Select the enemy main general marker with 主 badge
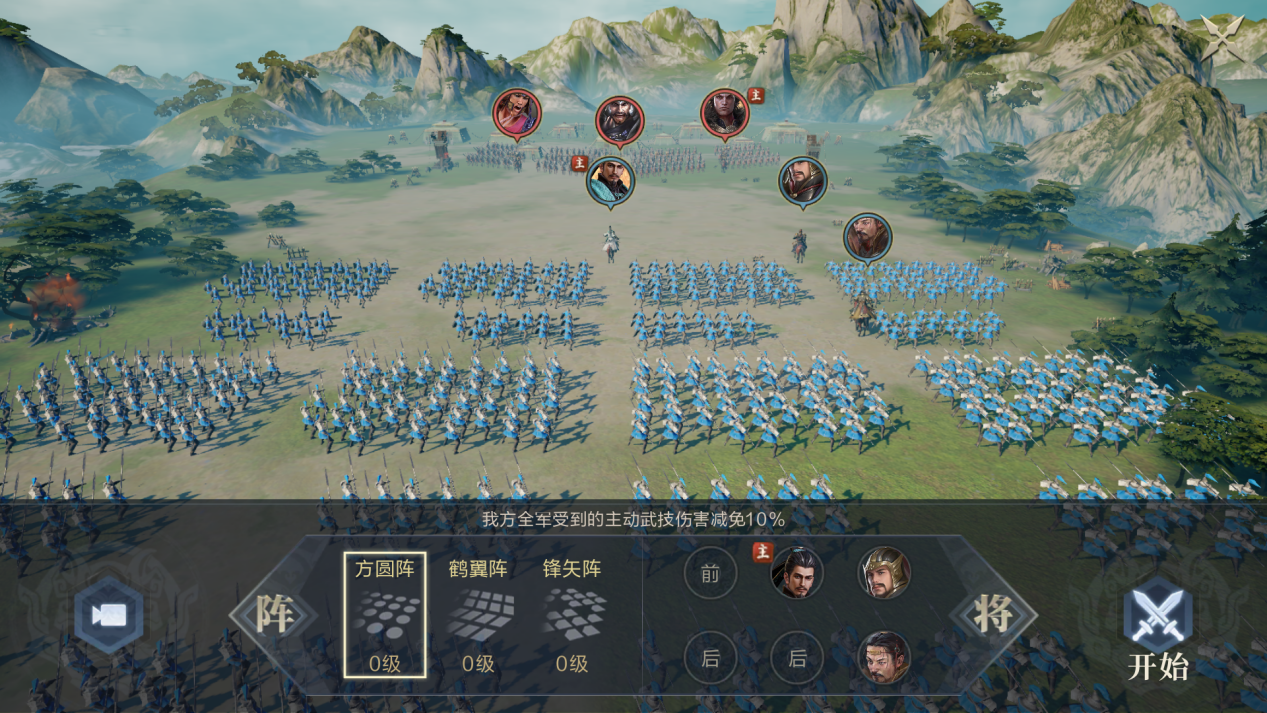This screenshot has height=713, width=1267. click(x=725, y=113)
